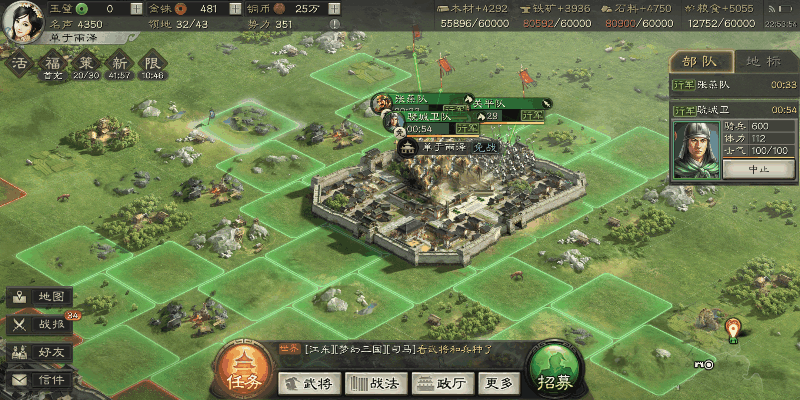Open the green 招募 recruit button

558,369
